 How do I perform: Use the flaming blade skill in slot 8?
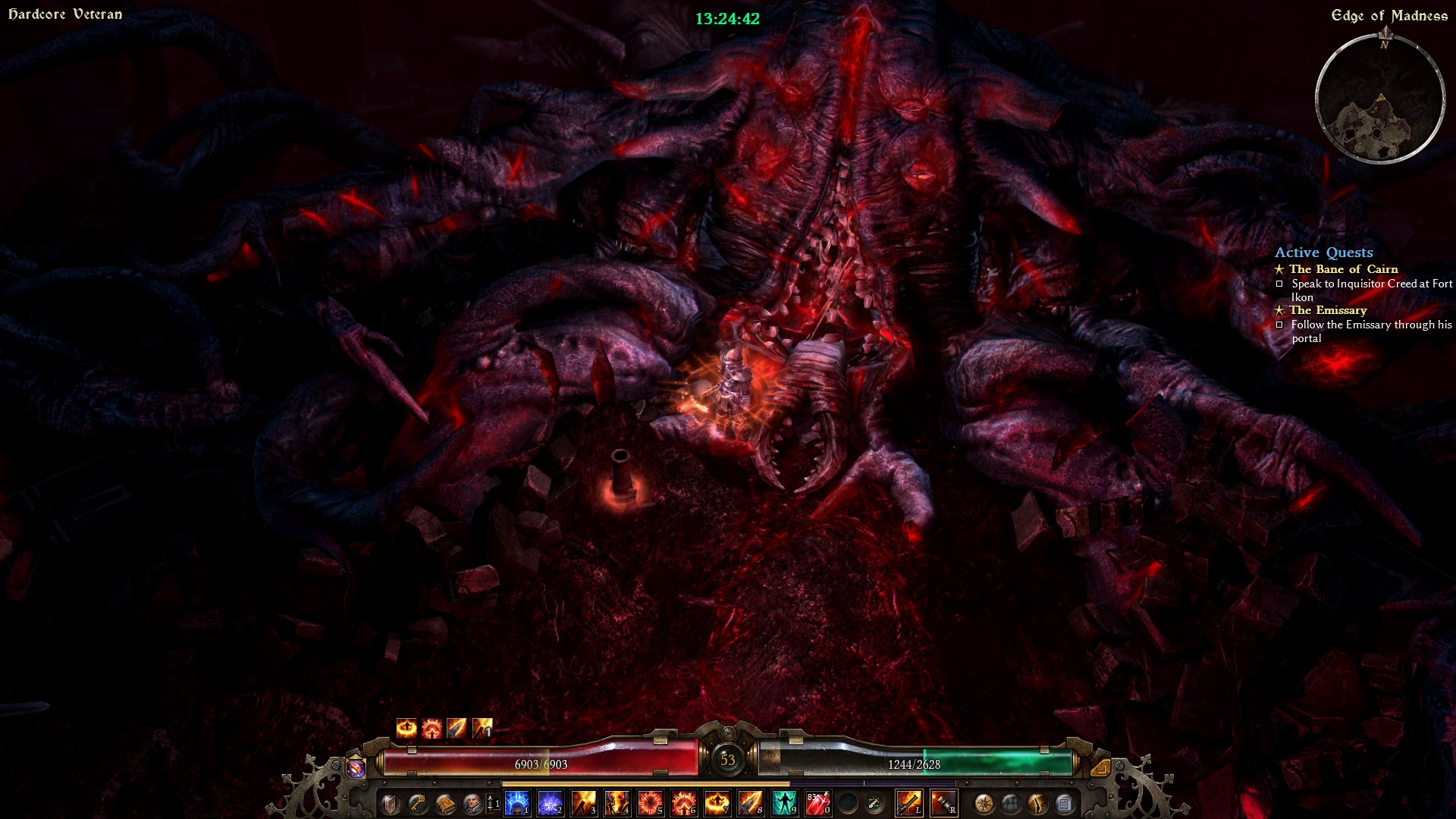pos(751,802)
